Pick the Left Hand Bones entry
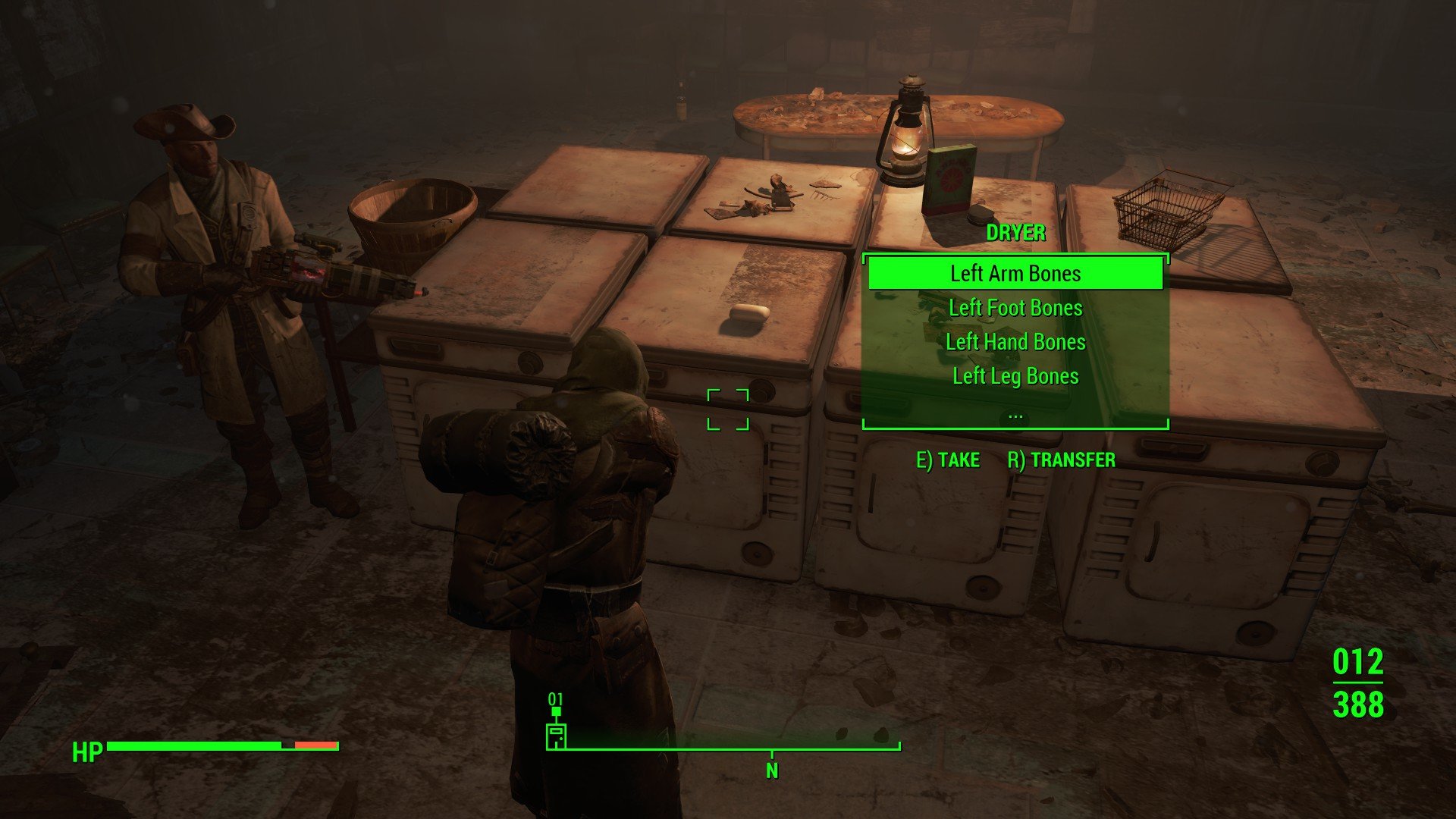The height and width of the screenshot is (819, 1456). coord(1015,342)
